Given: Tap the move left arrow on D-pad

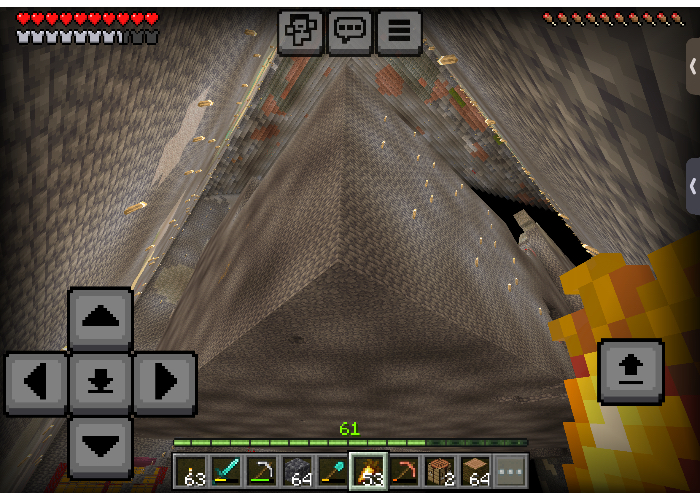Looking at the screenshot, I should coord(36,383).
